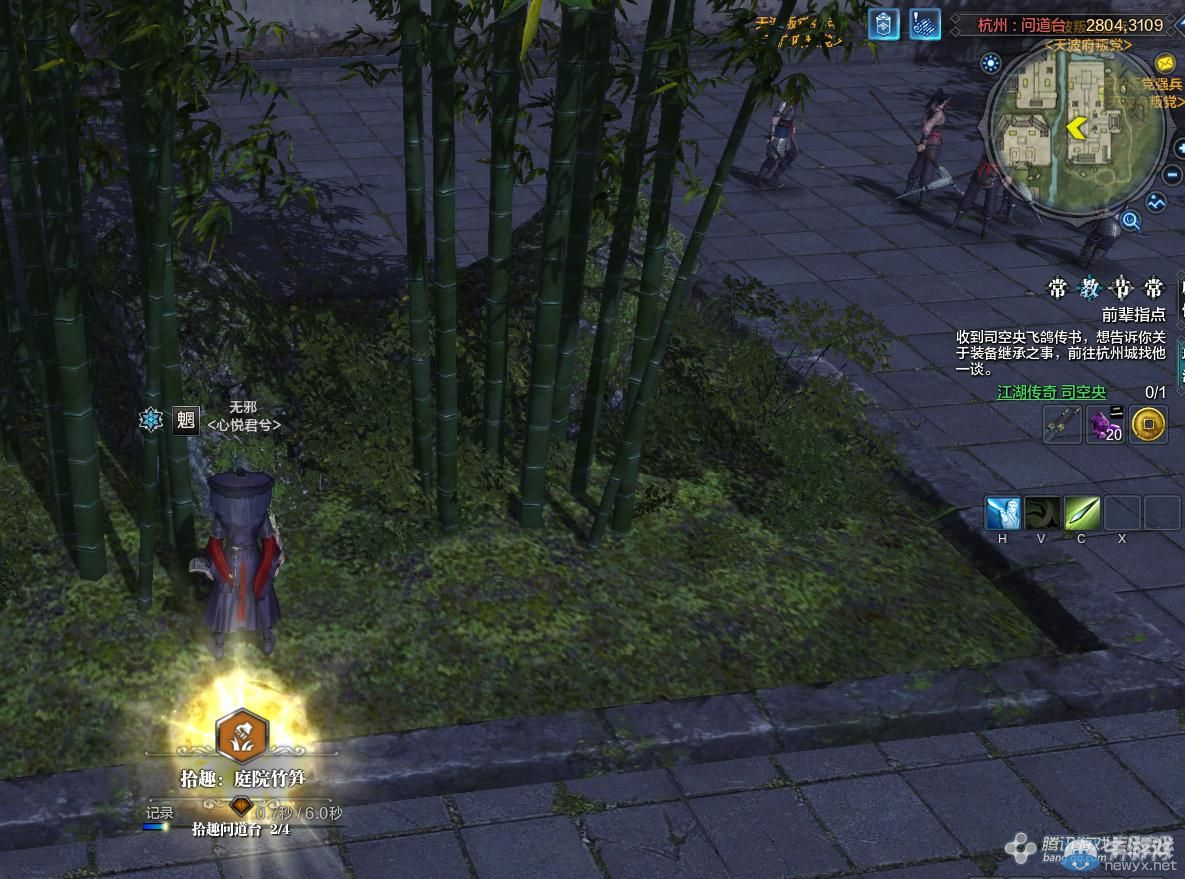Click the sun-shaped icon beside the minimap
The height and width of the screenshot is (879, 1185).
tap(991, 64)
